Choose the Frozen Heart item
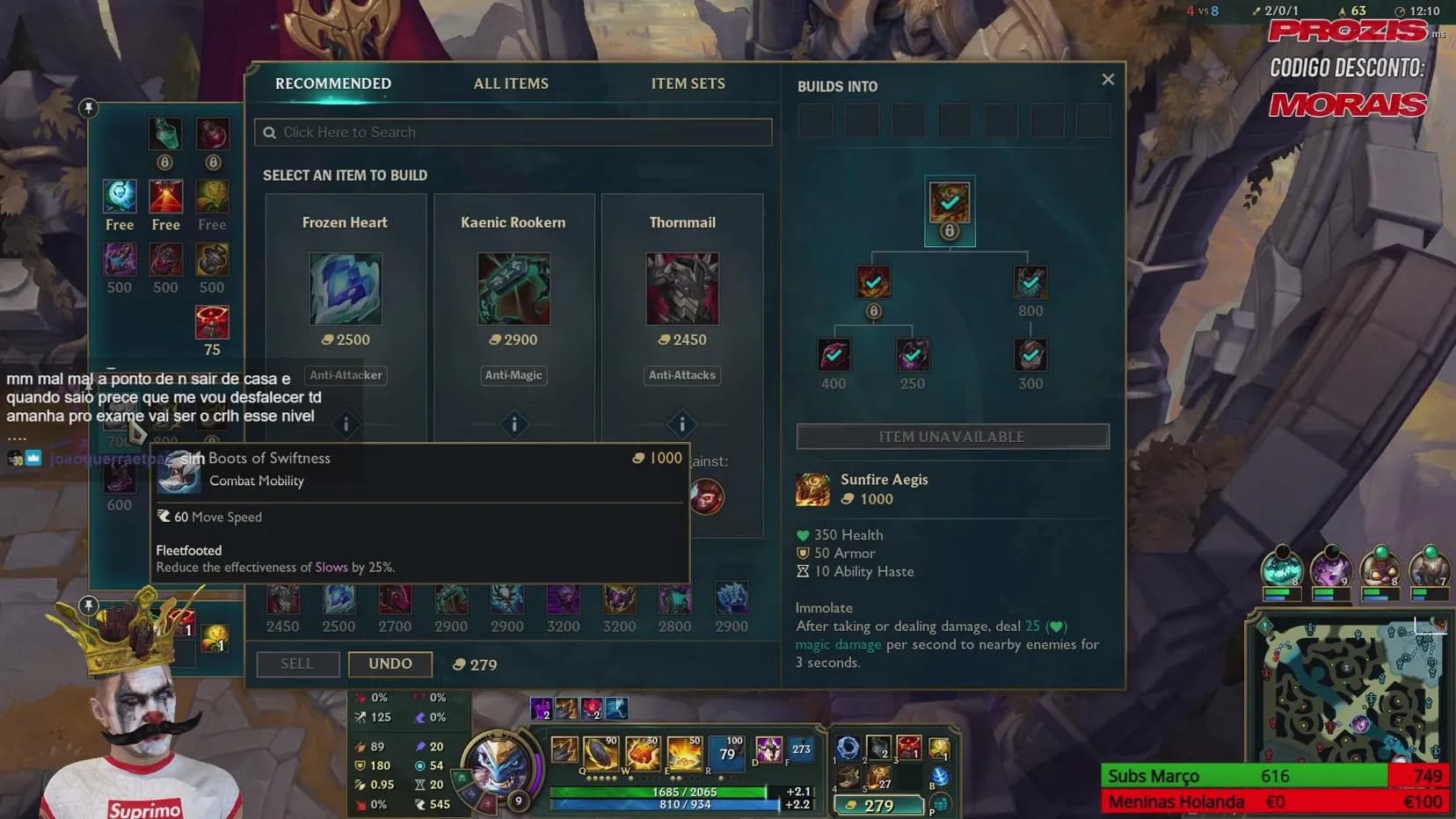The height and width of the screenshot is (819, 1456). [346, 288]
